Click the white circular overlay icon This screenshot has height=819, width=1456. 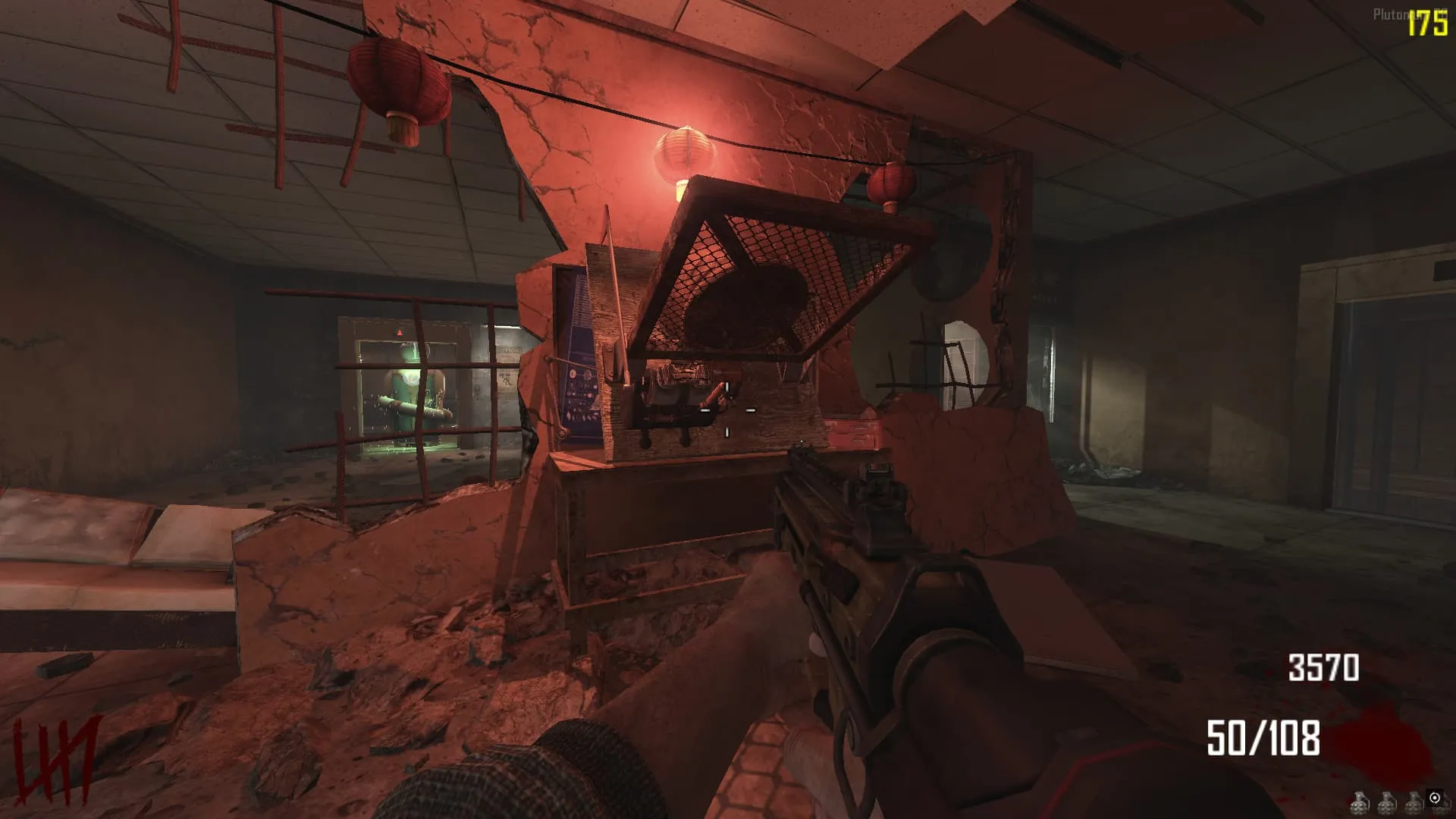(x=1434, y=798)
